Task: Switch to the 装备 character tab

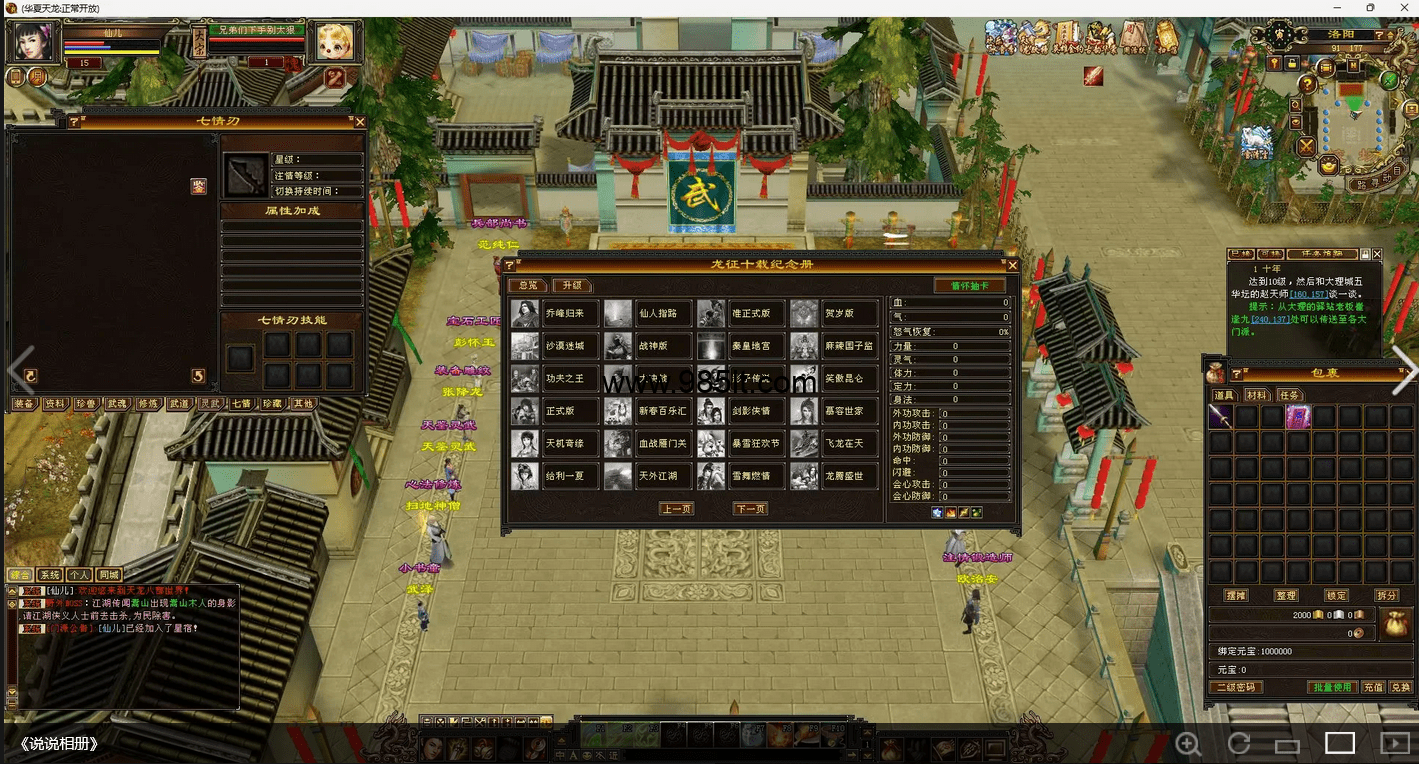Action: pyautogui.click(x=24, y=404)
